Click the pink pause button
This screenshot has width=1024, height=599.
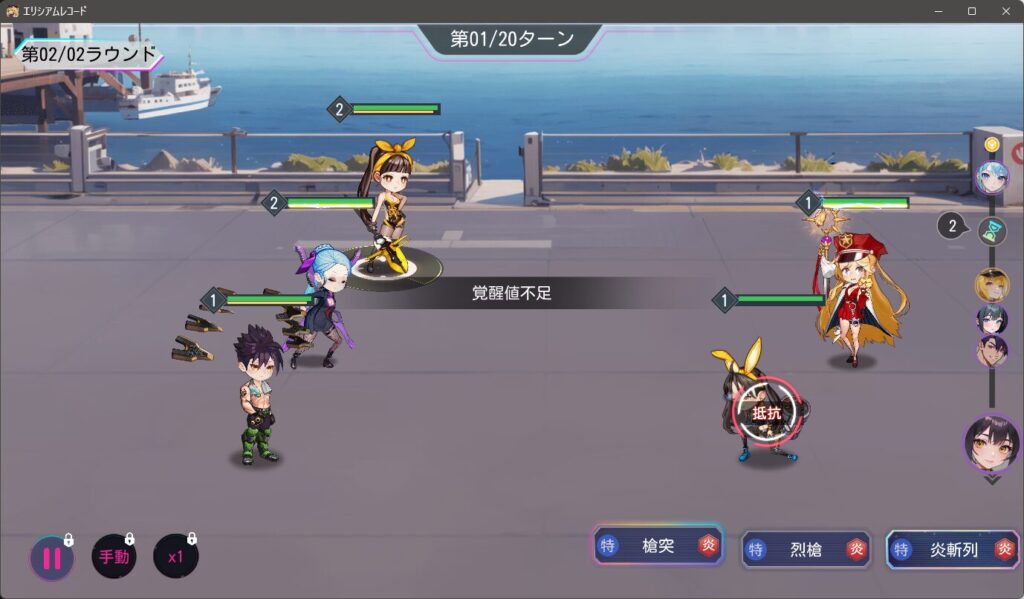[52, 557]
